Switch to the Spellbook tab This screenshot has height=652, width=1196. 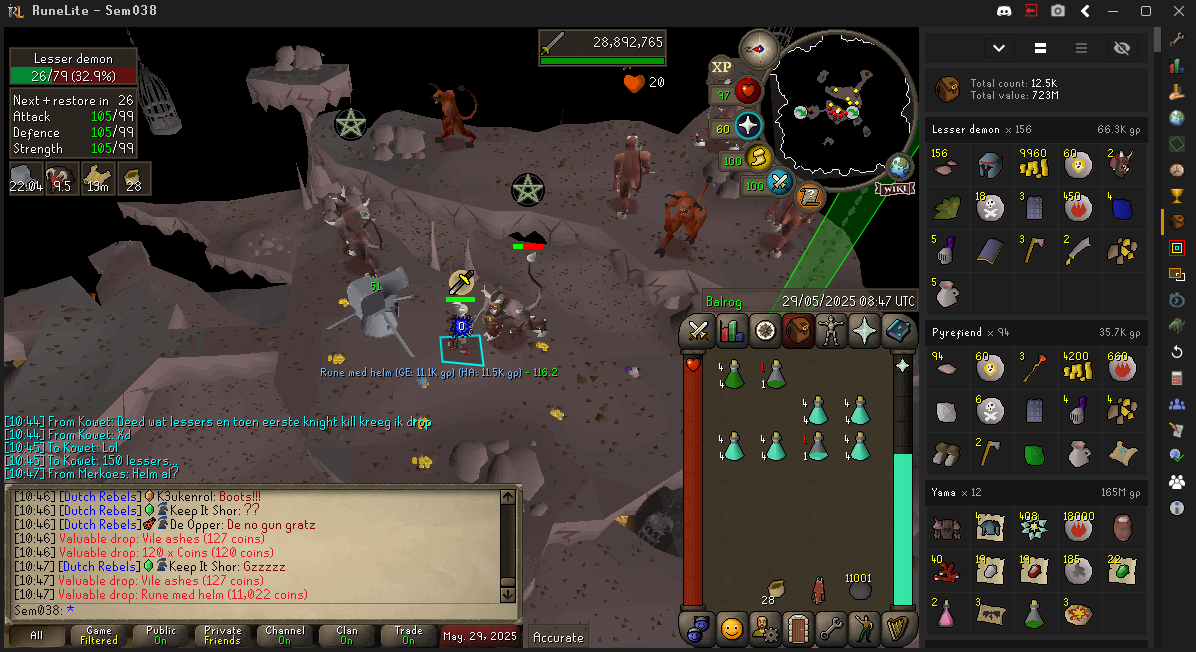coord(898,331)
